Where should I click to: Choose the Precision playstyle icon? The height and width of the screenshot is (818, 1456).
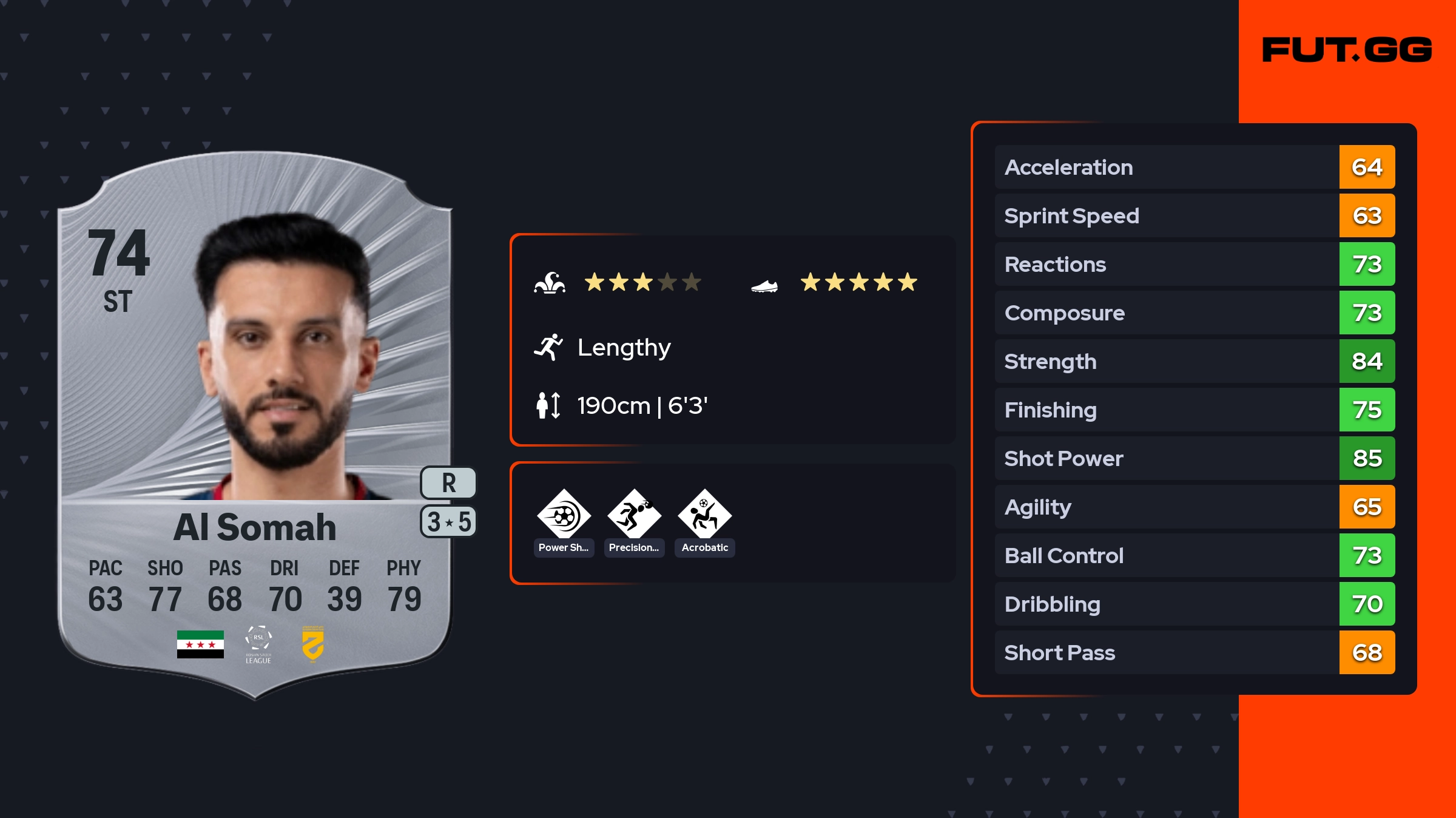[x=634, y=515]
